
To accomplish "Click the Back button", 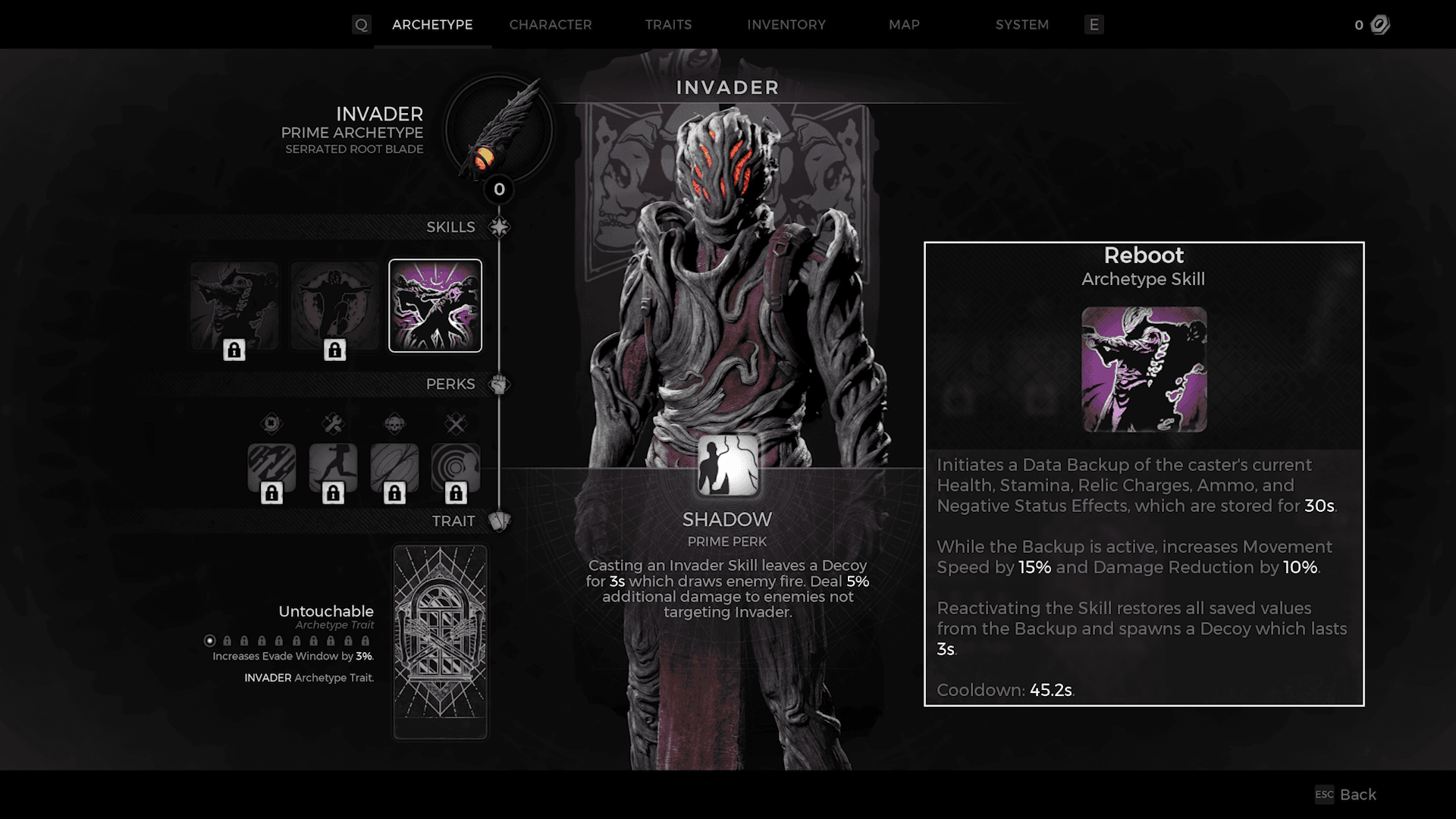I will [1347, 794].
